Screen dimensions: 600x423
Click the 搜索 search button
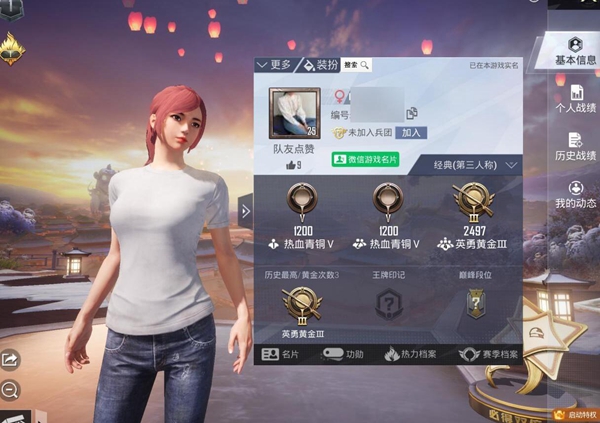(357, 65)
